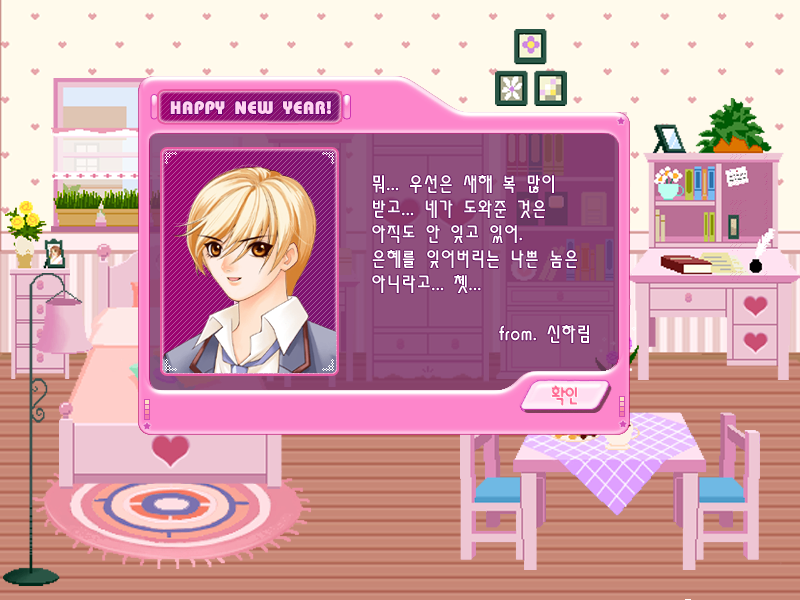Confirm the New Year message with 확인
Image resolution: width=800 pixels, height=600 pixels.
pos(565,395)
